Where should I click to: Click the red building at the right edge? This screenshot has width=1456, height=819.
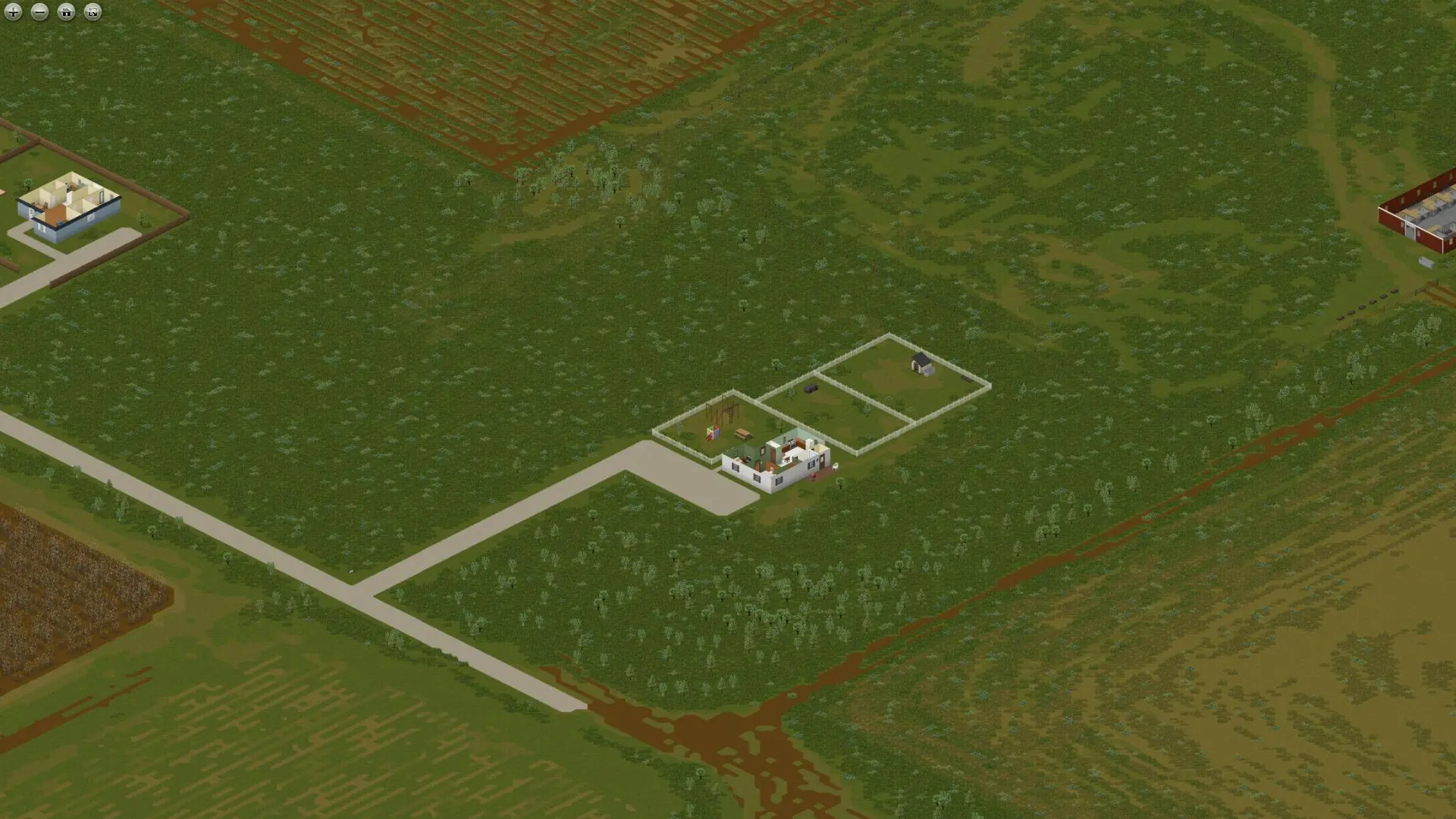coord(1426,209)
